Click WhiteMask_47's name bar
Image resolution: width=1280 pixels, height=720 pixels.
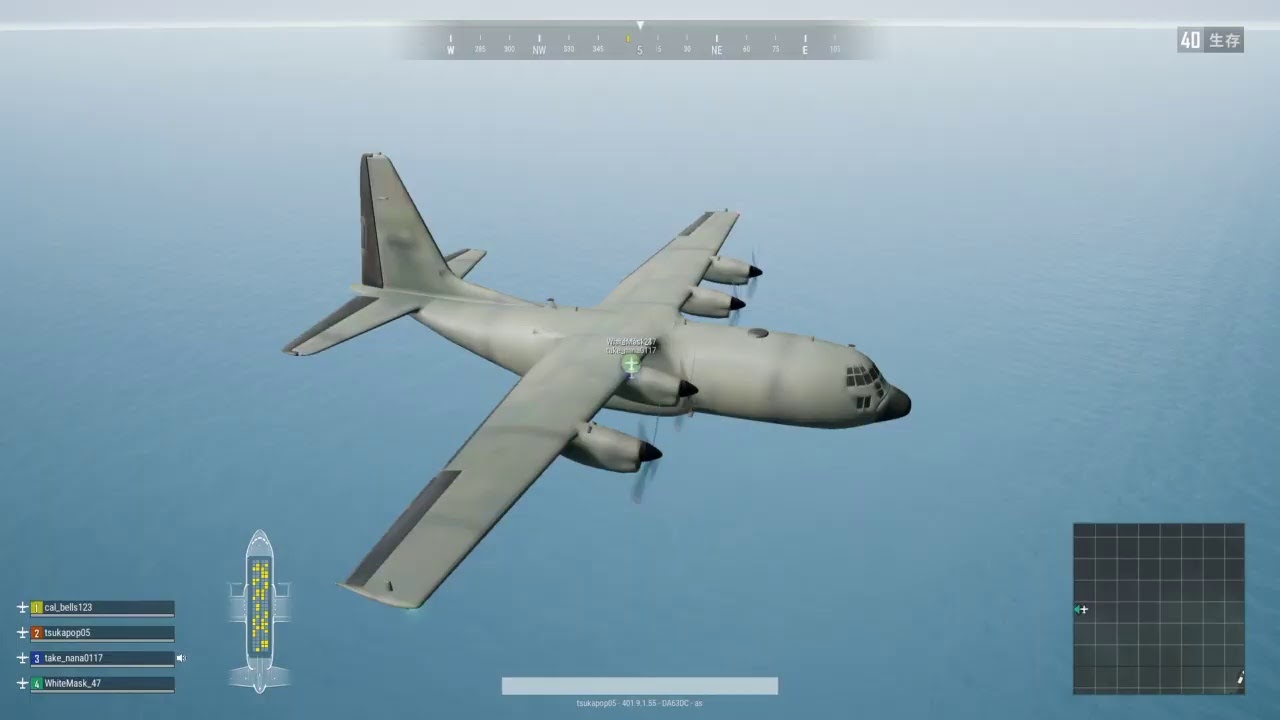(100, 682)
